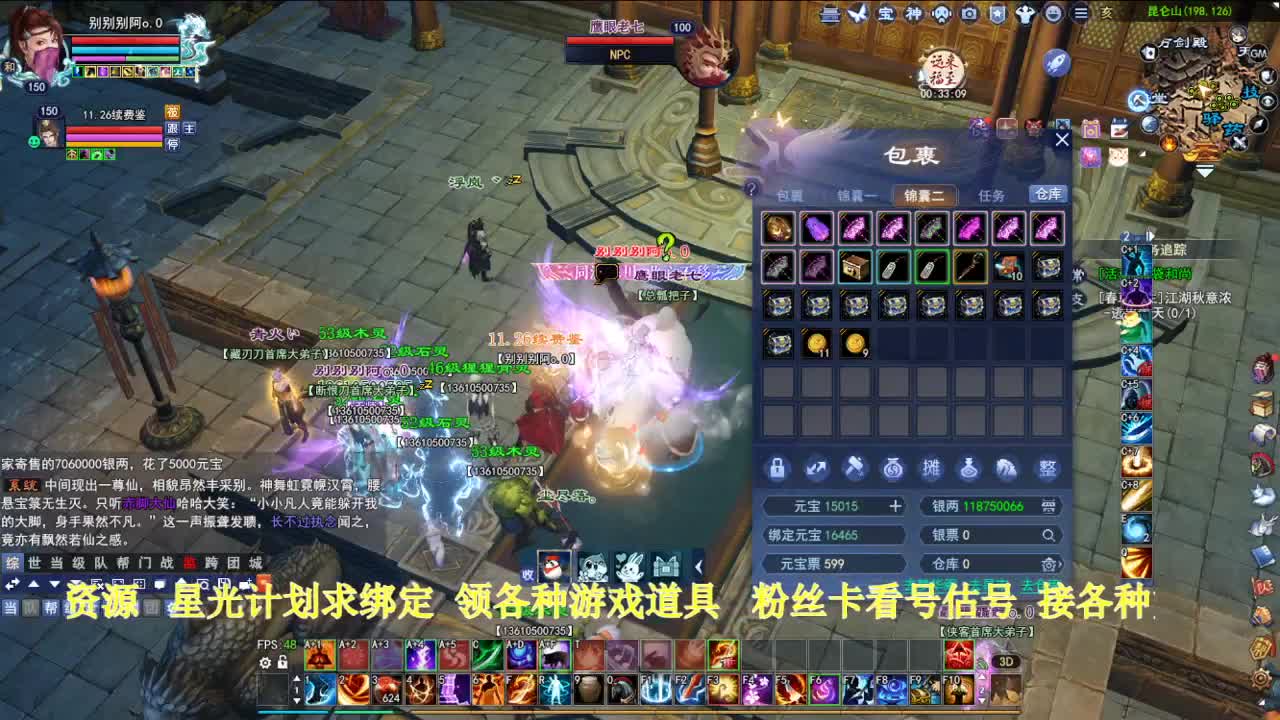The height and width of the screenshot is (720, 1280).
Task: Click the camera screenshot icon at top
Action: 968,14
